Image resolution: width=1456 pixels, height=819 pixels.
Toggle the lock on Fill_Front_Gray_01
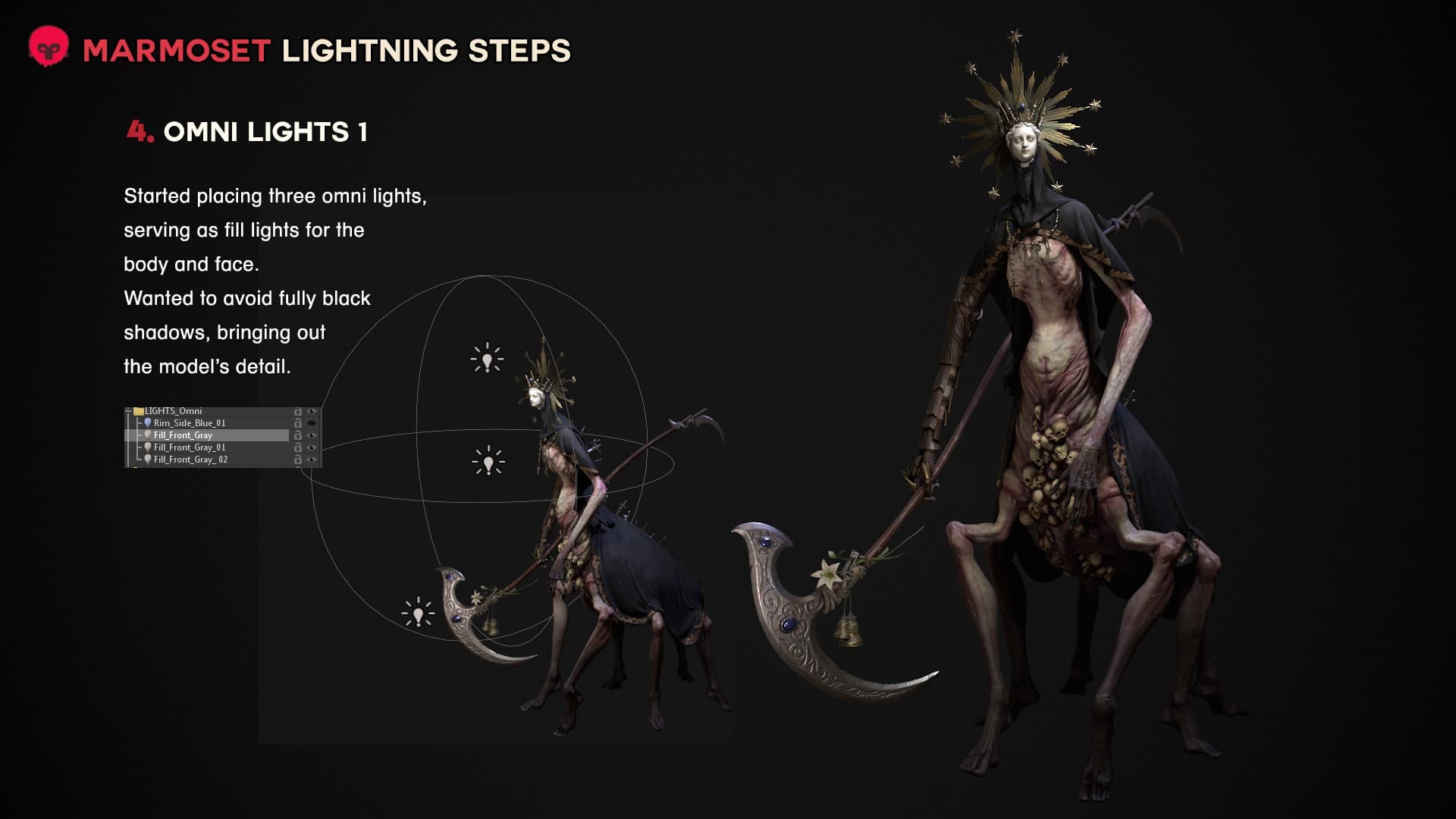[x=298, y=447]
